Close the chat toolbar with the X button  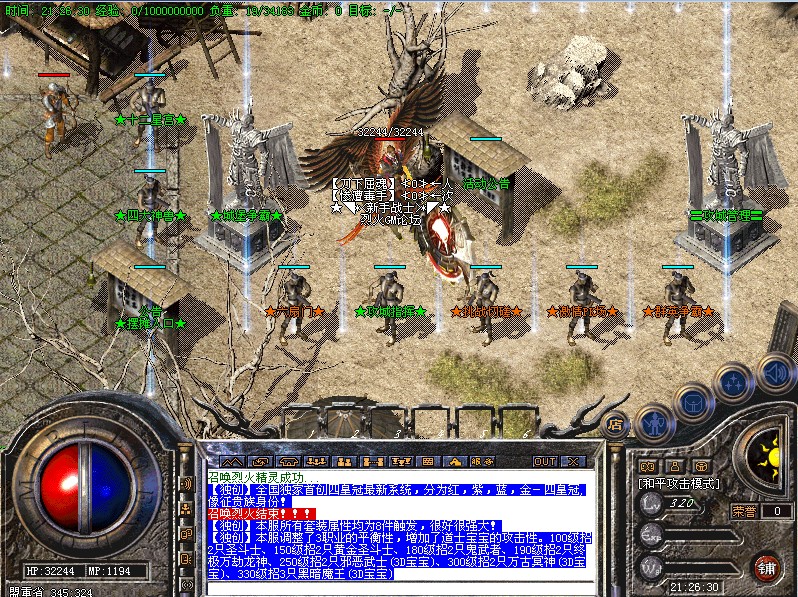click(575, 461)
